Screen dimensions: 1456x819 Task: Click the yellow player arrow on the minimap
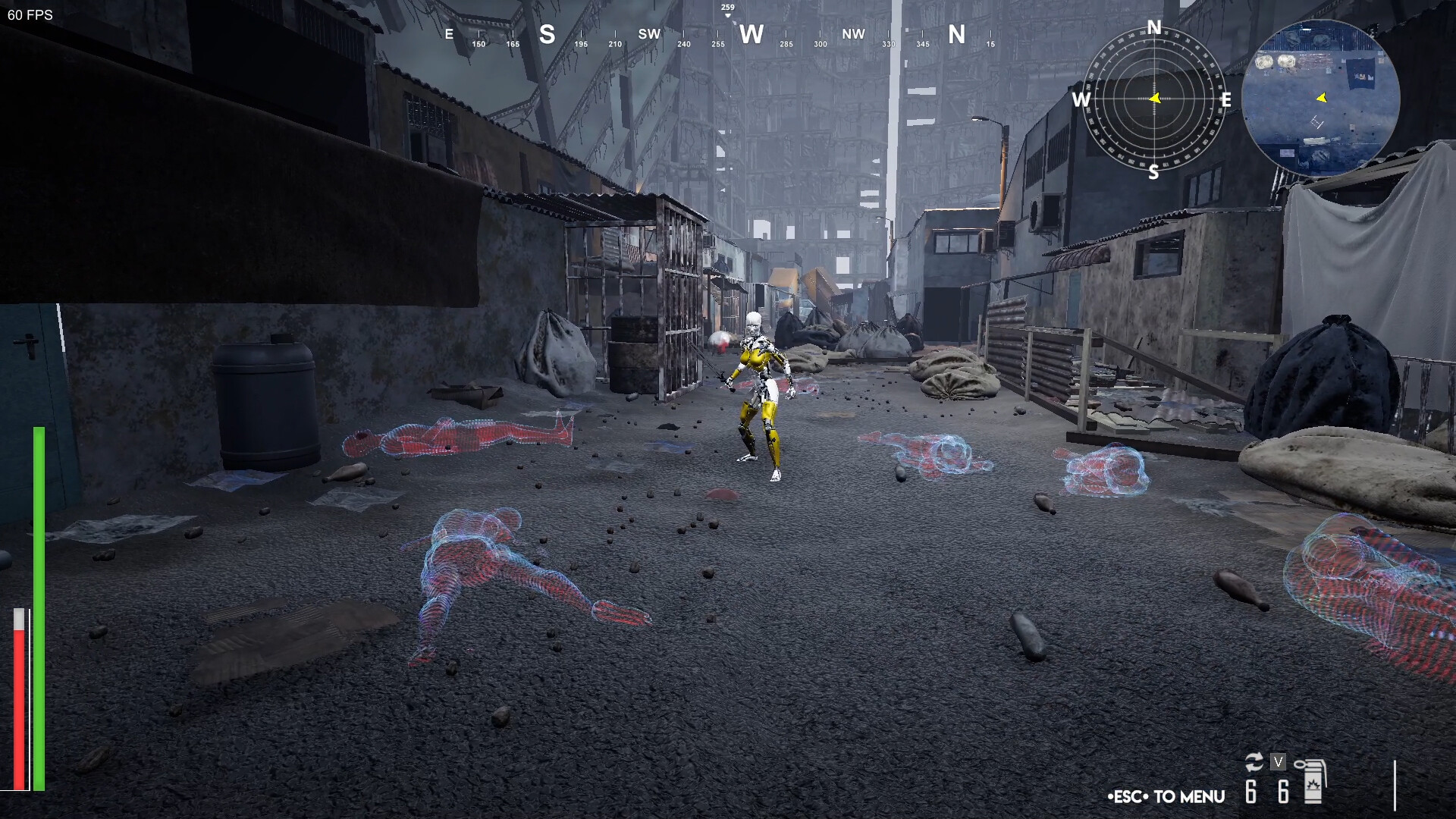1319,97
